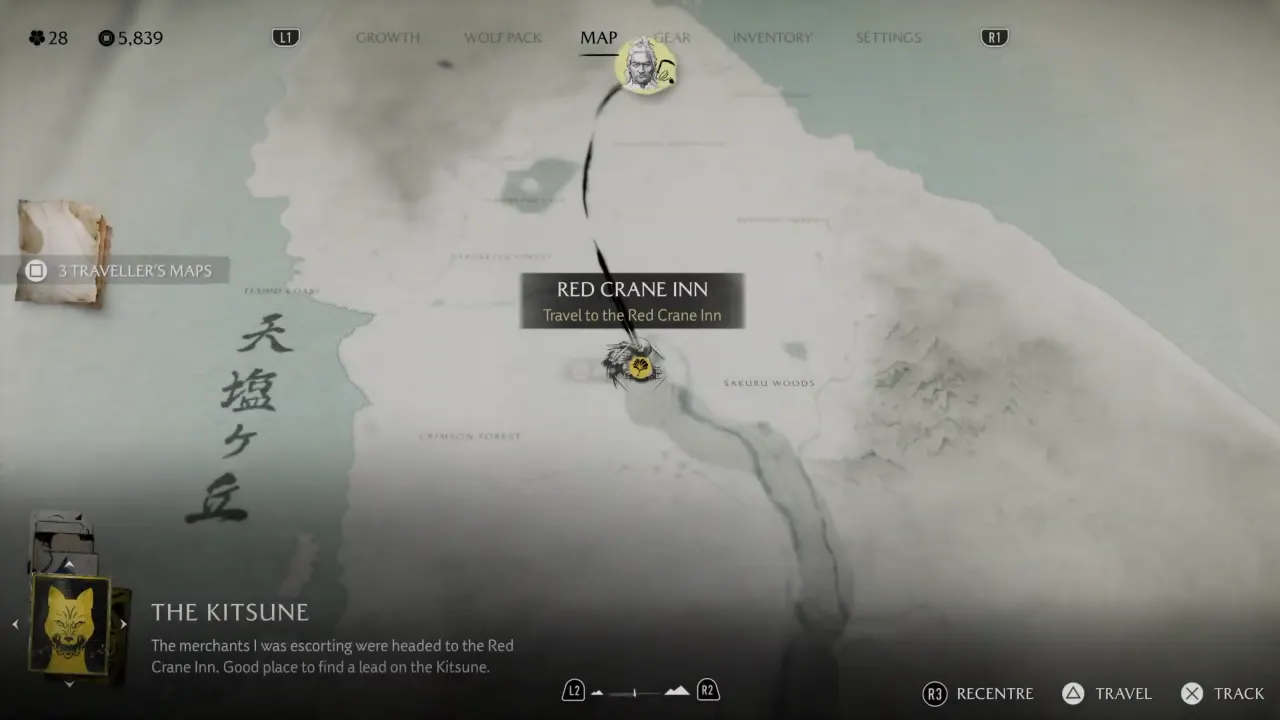Screen dimensions: 1280x720
Task: Show the previous quest card
Action: tap(15, 624)
